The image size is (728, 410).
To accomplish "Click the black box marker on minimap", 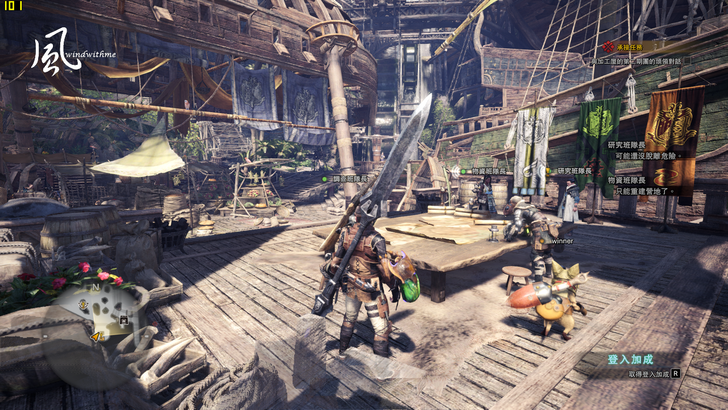I will 124,321.
